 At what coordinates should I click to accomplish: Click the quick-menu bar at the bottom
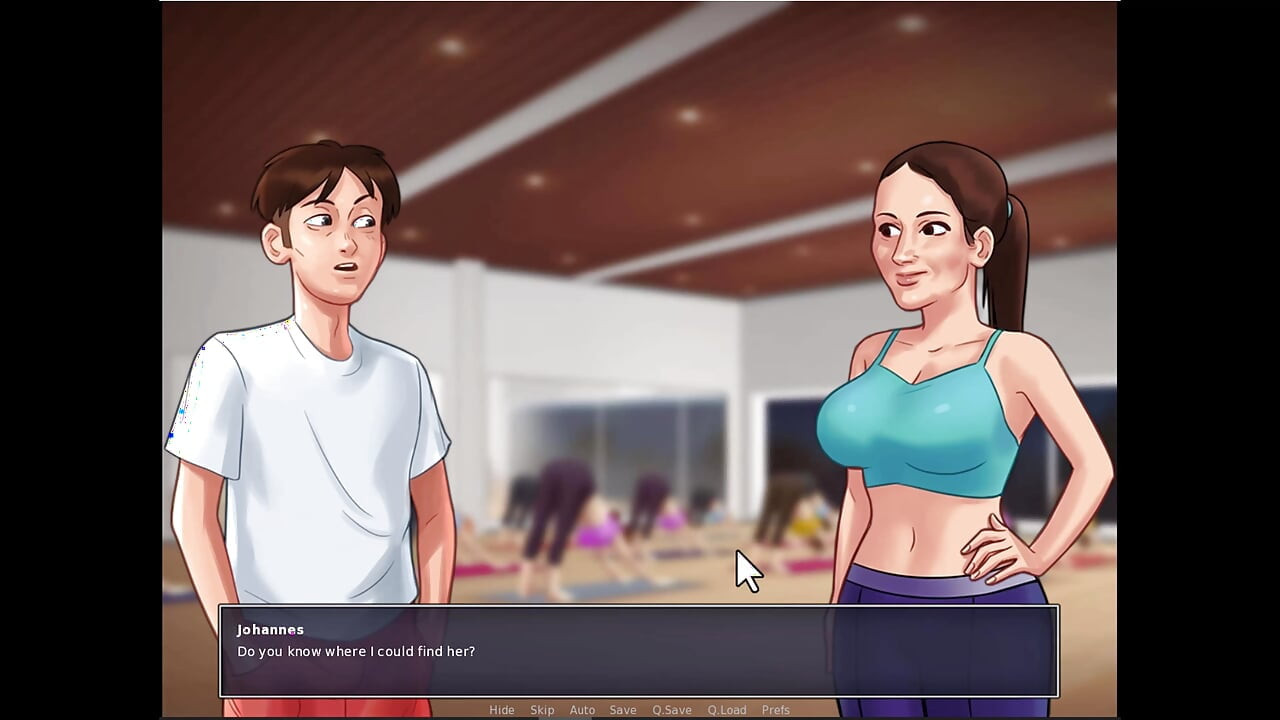[x=640, y=710]
